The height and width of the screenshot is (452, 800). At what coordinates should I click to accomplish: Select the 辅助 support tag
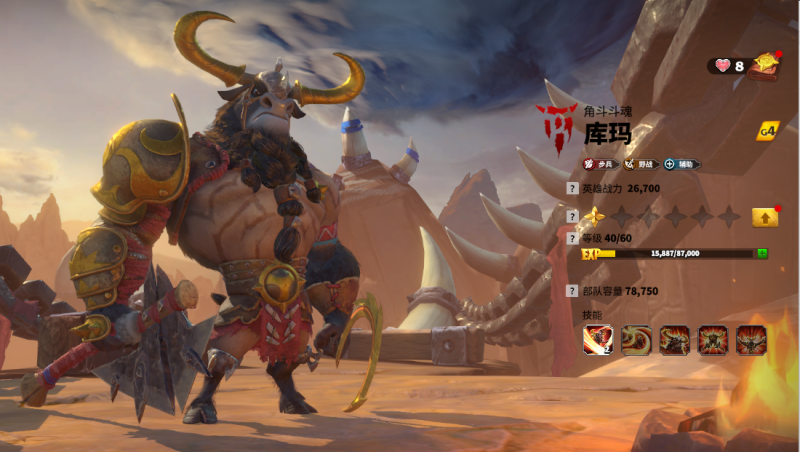coord(682,164)
